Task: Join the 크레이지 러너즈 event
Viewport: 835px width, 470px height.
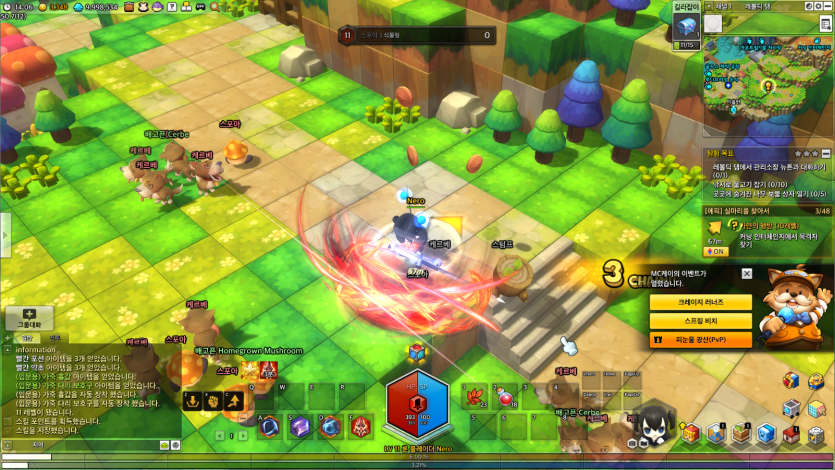Action: pos(700,302)
